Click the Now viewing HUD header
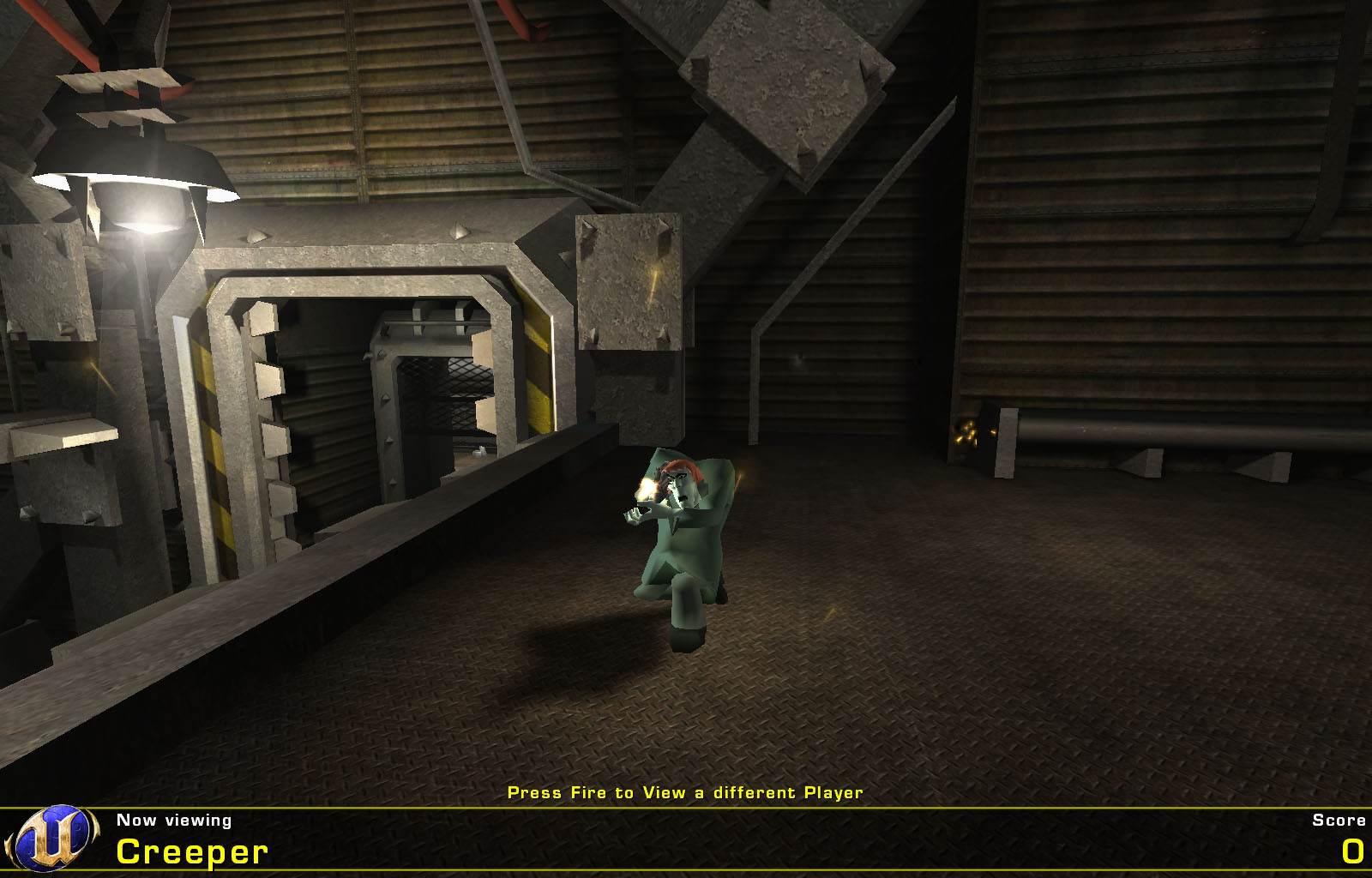 point(172,821)
